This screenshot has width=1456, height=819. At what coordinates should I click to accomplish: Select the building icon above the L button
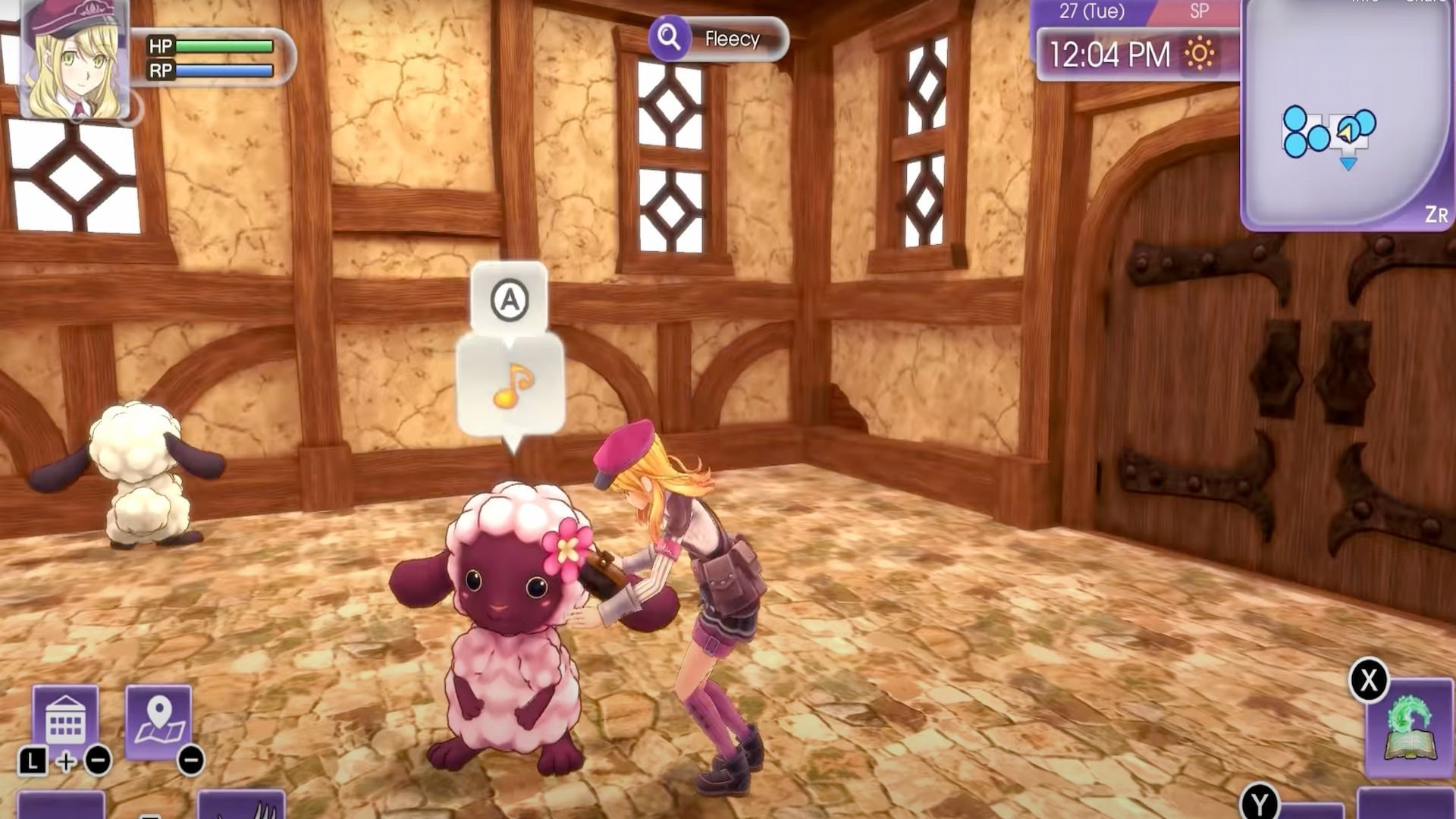tap(66, 714)
